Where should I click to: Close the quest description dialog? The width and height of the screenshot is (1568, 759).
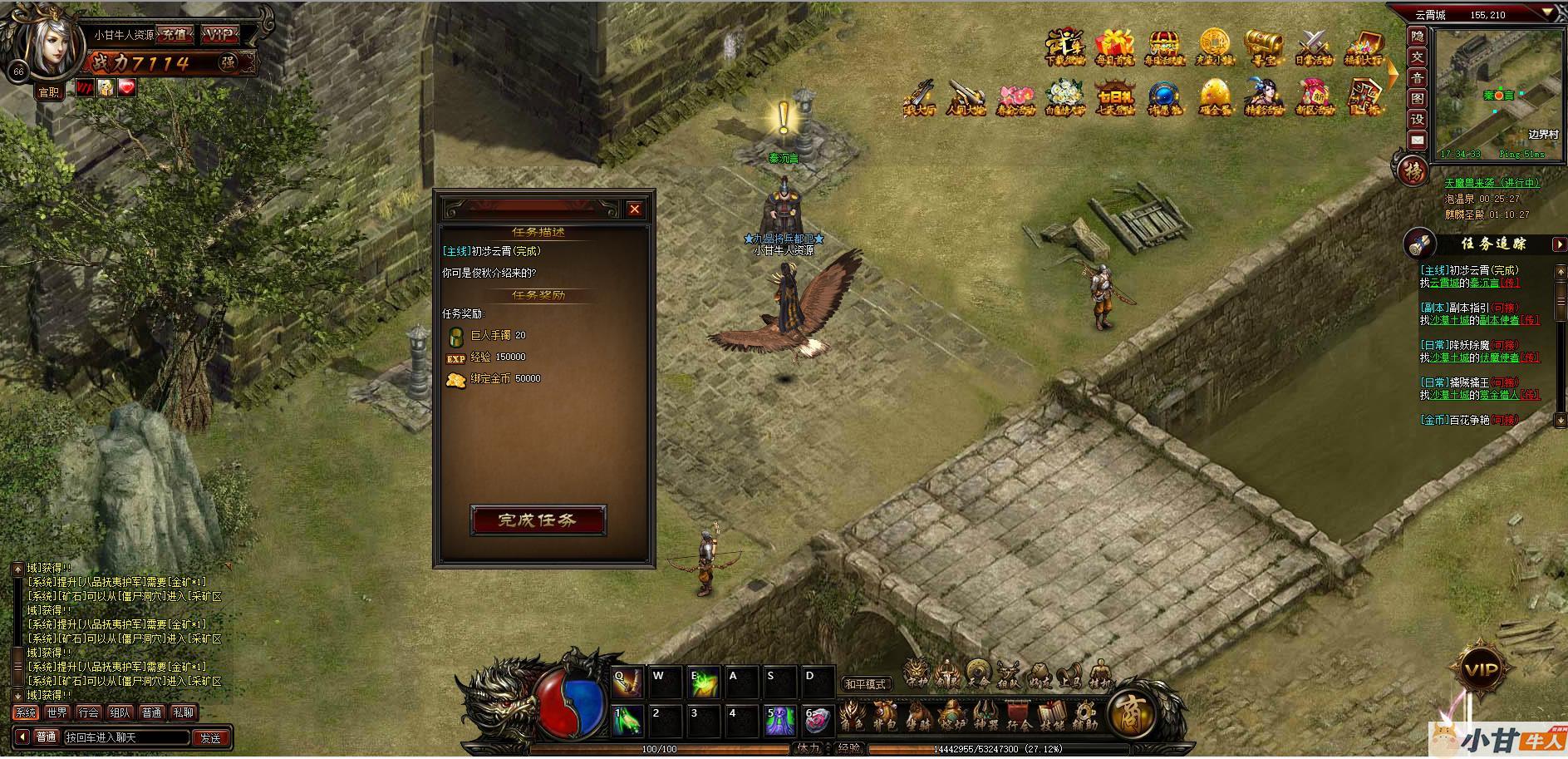coord(635,209)
